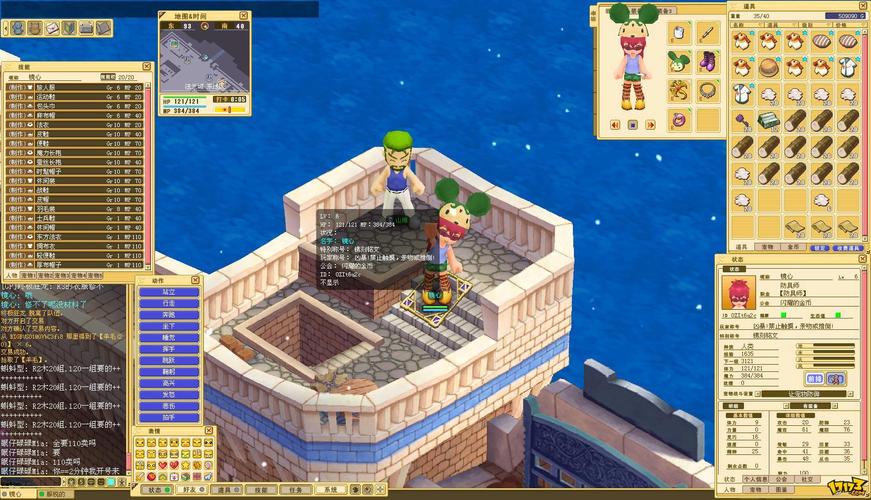Click the purple boots equipment slot
This screenshot has width=871, height=500.
[x=707, y=61]
